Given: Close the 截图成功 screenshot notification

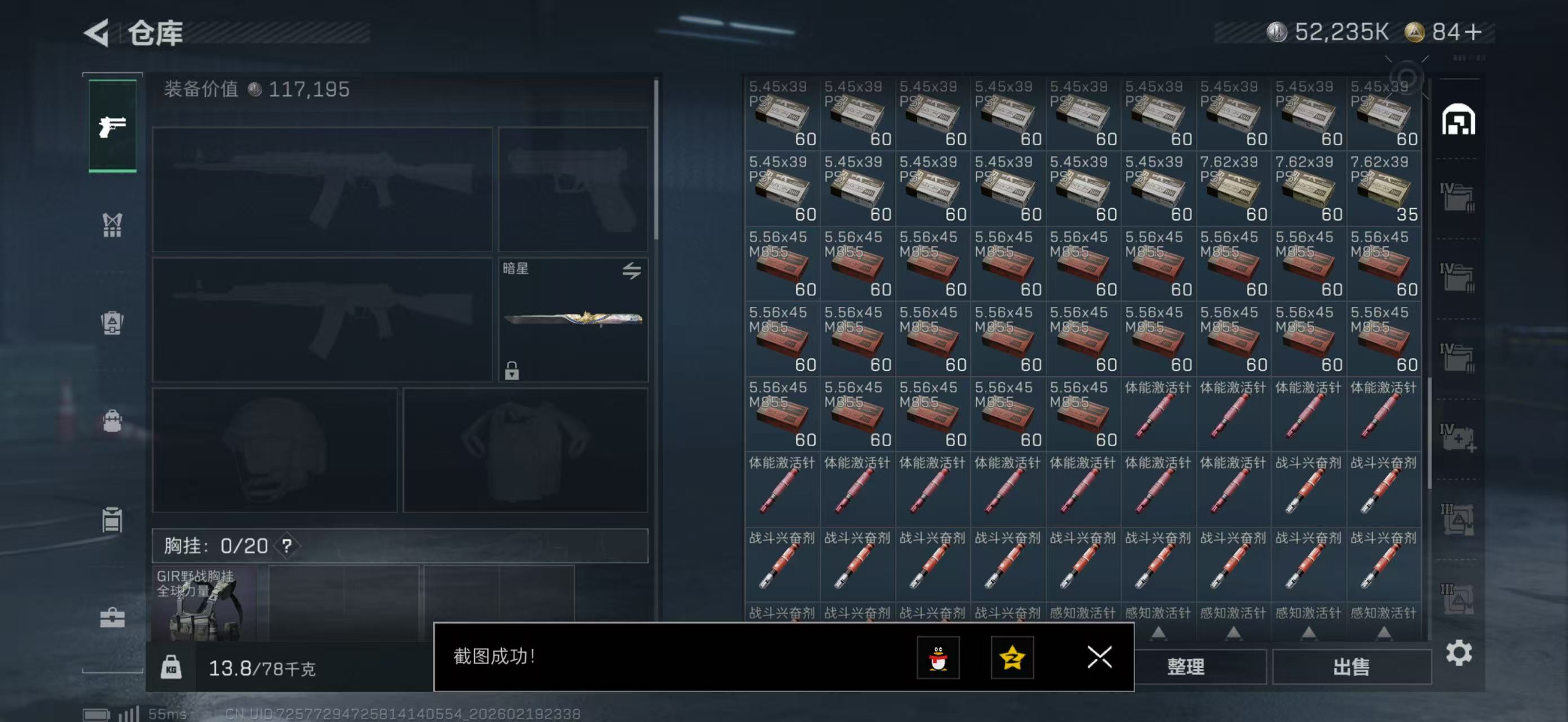Looking at the screenshot, I should tap(1099, 657).
